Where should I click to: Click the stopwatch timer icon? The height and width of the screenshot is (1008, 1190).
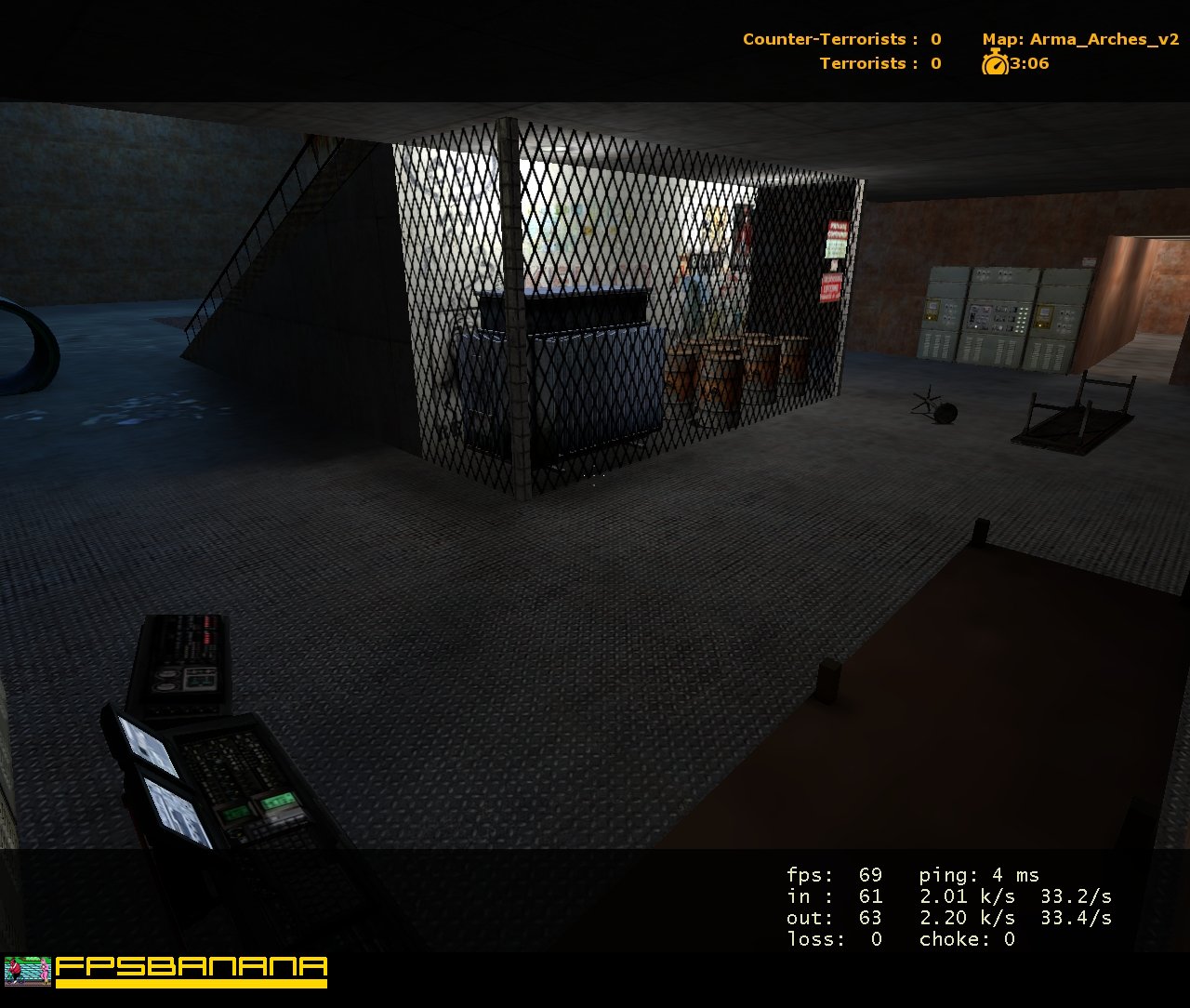995,63
